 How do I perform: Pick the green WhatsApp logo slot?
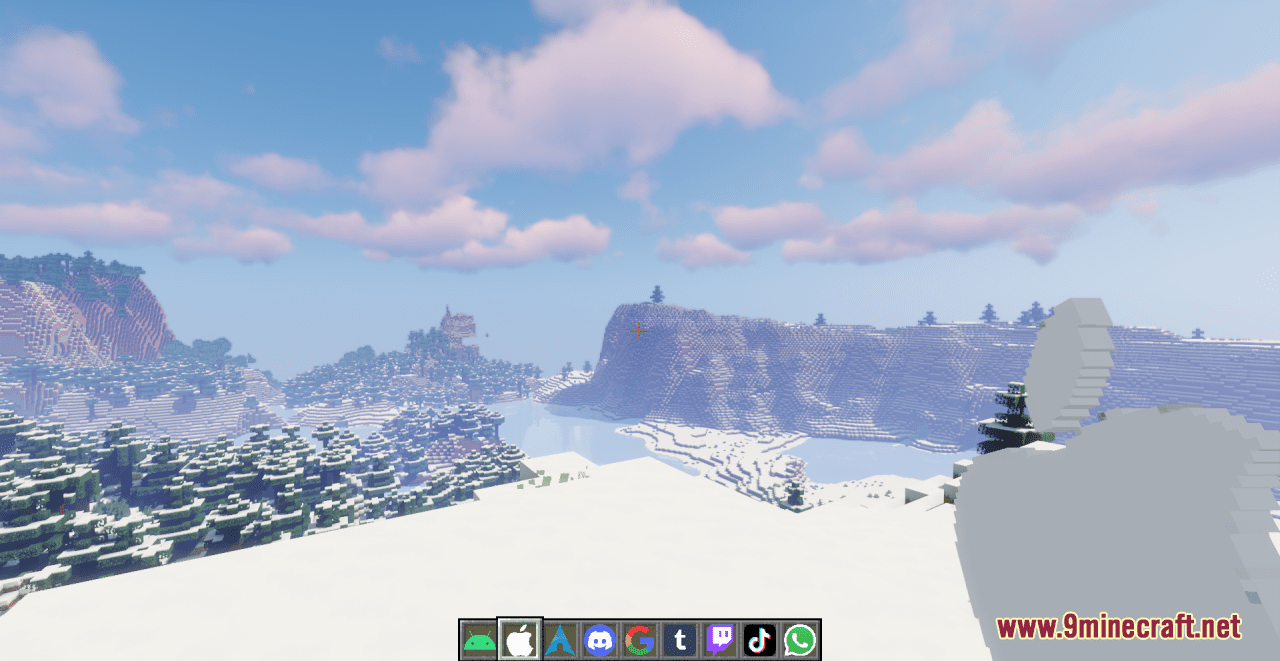pyautogui.click(x=800, y=640)
